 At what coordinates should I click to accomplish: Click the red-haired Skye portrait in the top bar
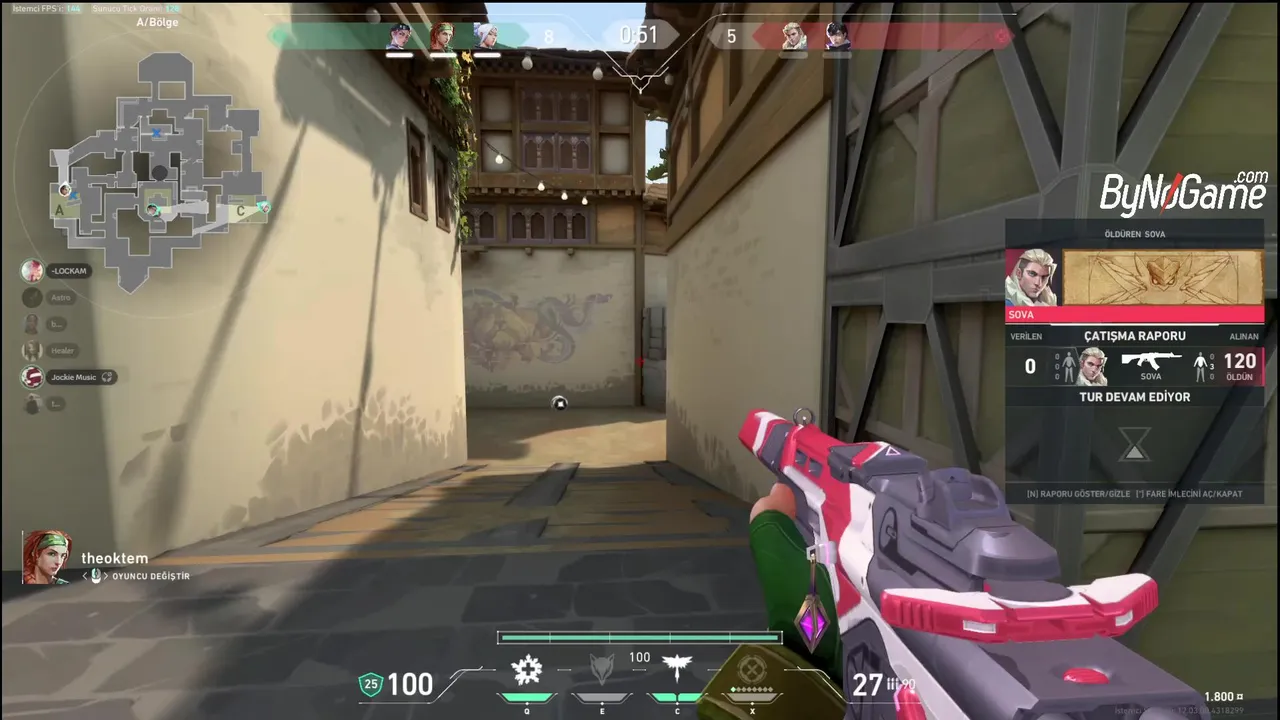(442, 37)
